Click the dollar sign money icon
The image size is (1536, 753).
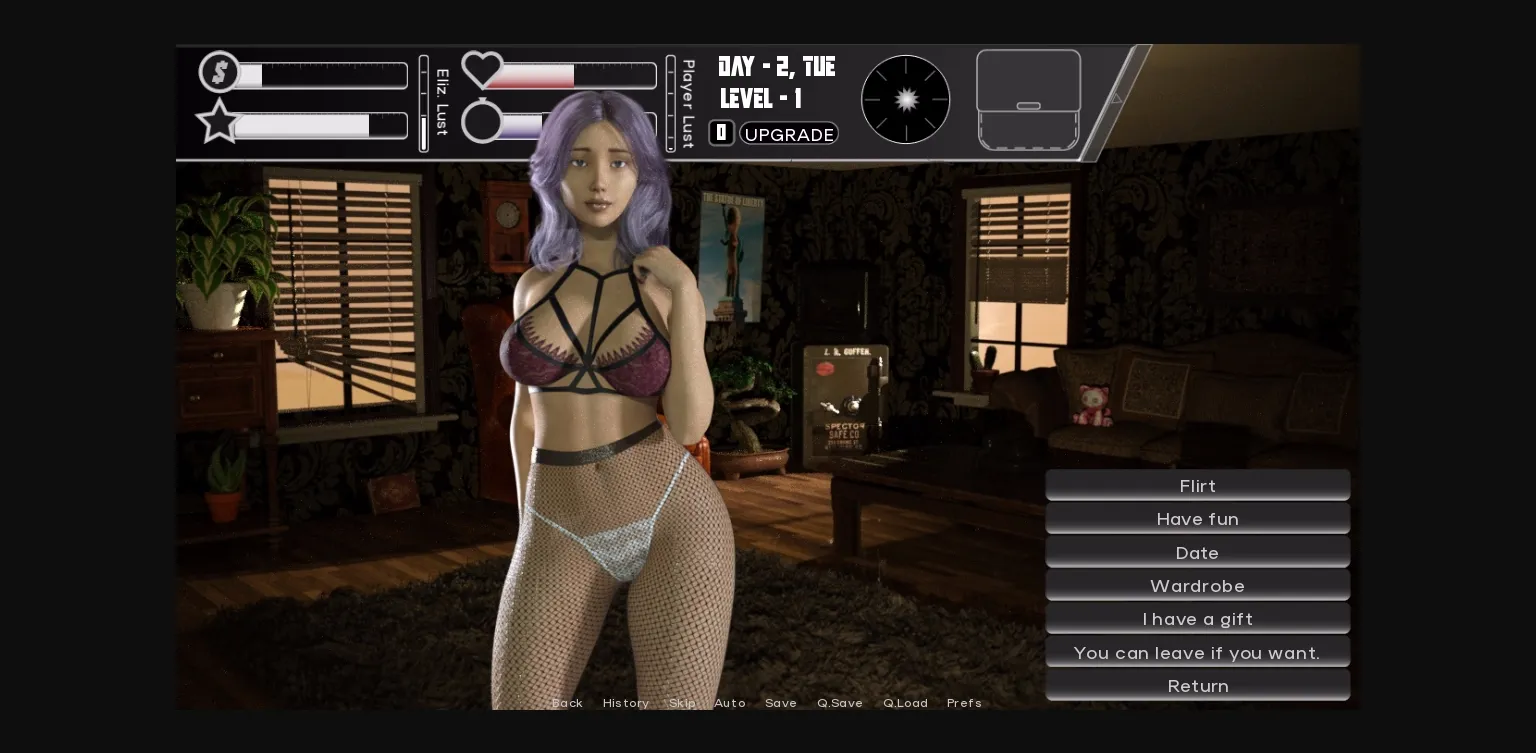tap(220, 71)
